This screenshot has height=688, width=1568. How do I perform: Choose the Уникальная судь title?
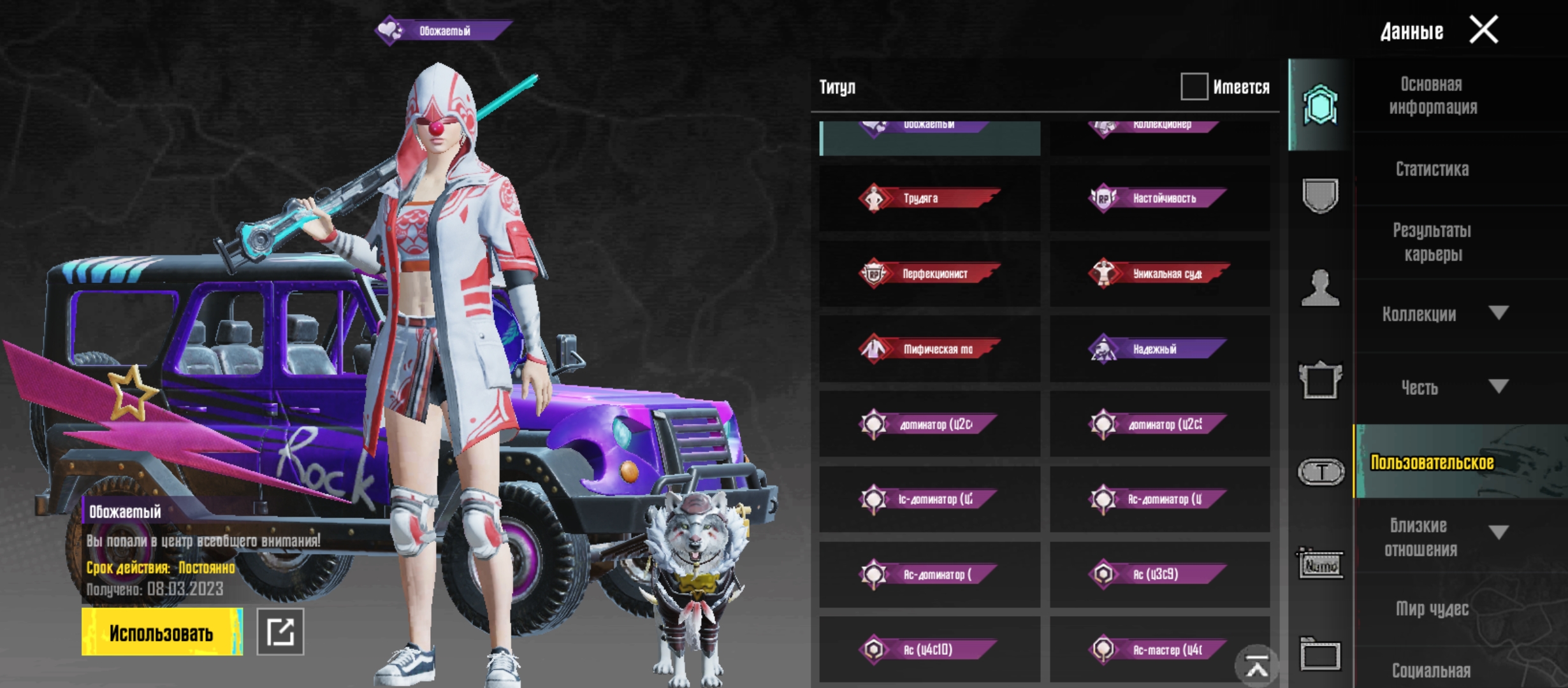click(x=1159, y=274)
